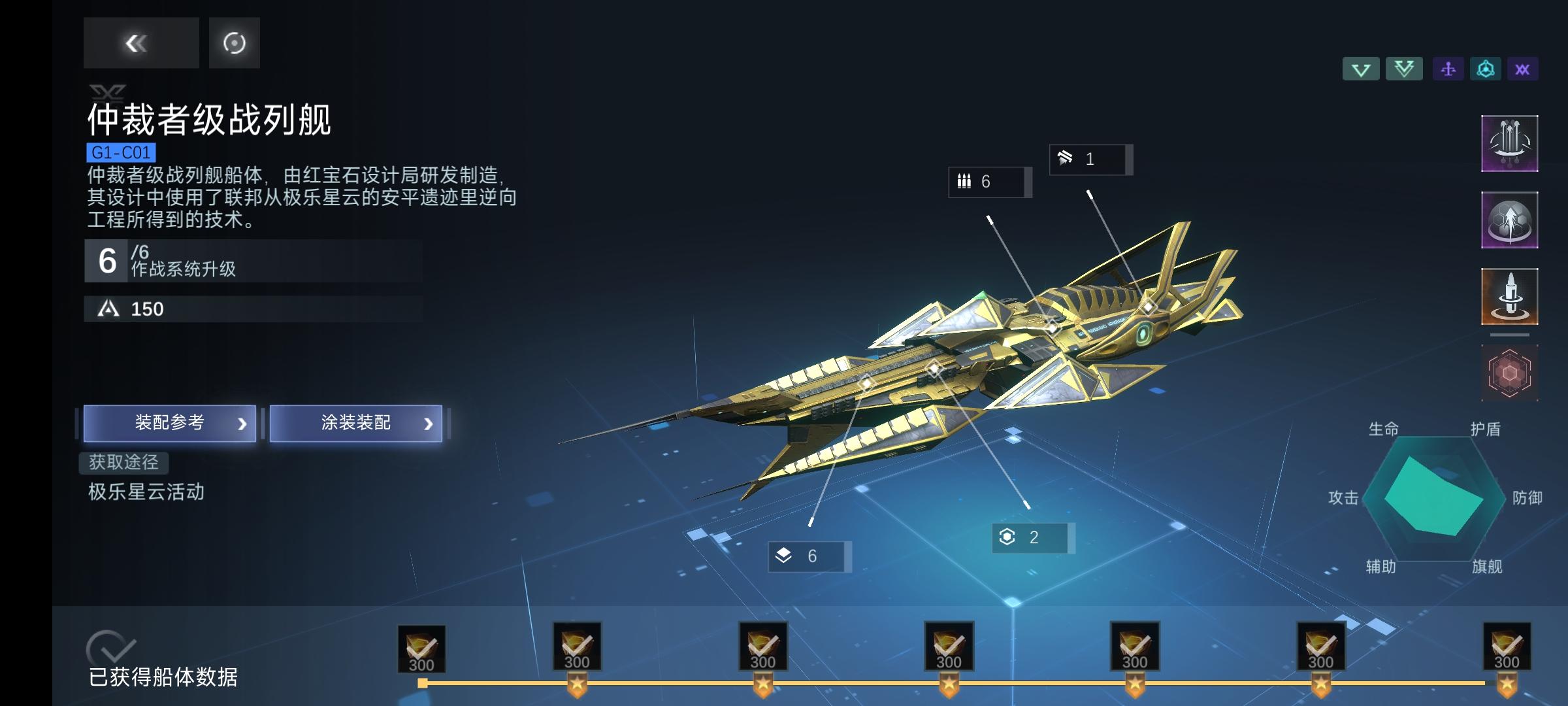Toggle the first green V filter at top right
1568x706 pixels.
pos(1361,68)
